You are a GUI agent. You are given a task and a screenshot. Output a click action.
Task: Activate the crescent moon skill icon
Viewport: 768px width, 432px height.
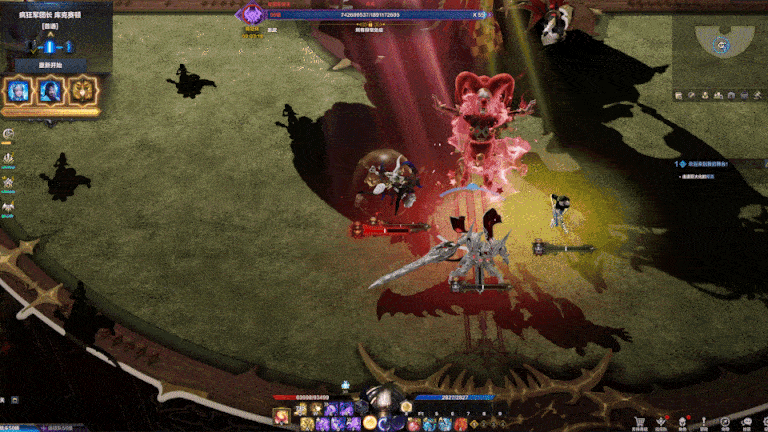click(x=385, y=424)
